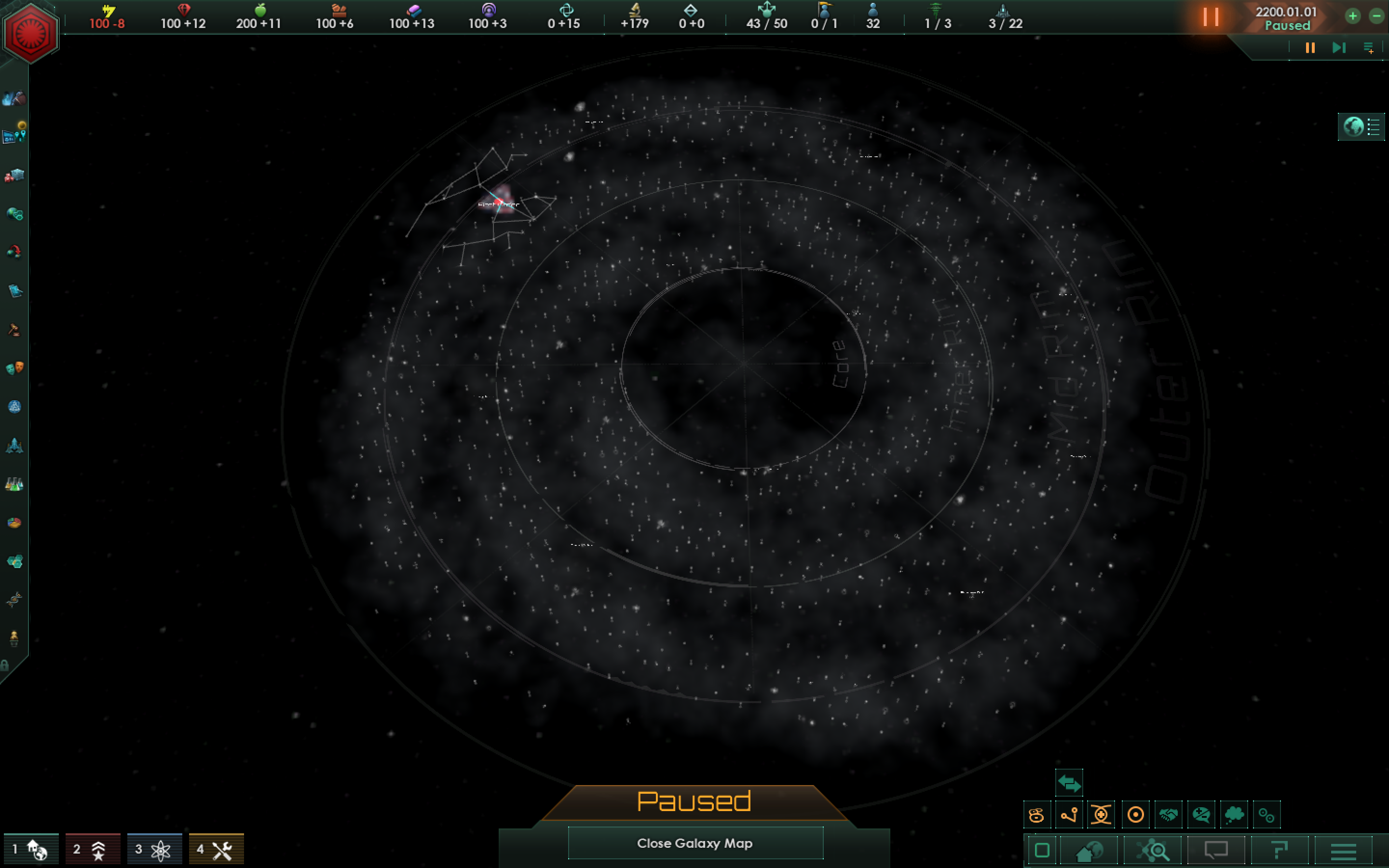Open galaxy search with the magnifier icon
The height and width of the screenshot is (868, 1389).
point(1154,851)
